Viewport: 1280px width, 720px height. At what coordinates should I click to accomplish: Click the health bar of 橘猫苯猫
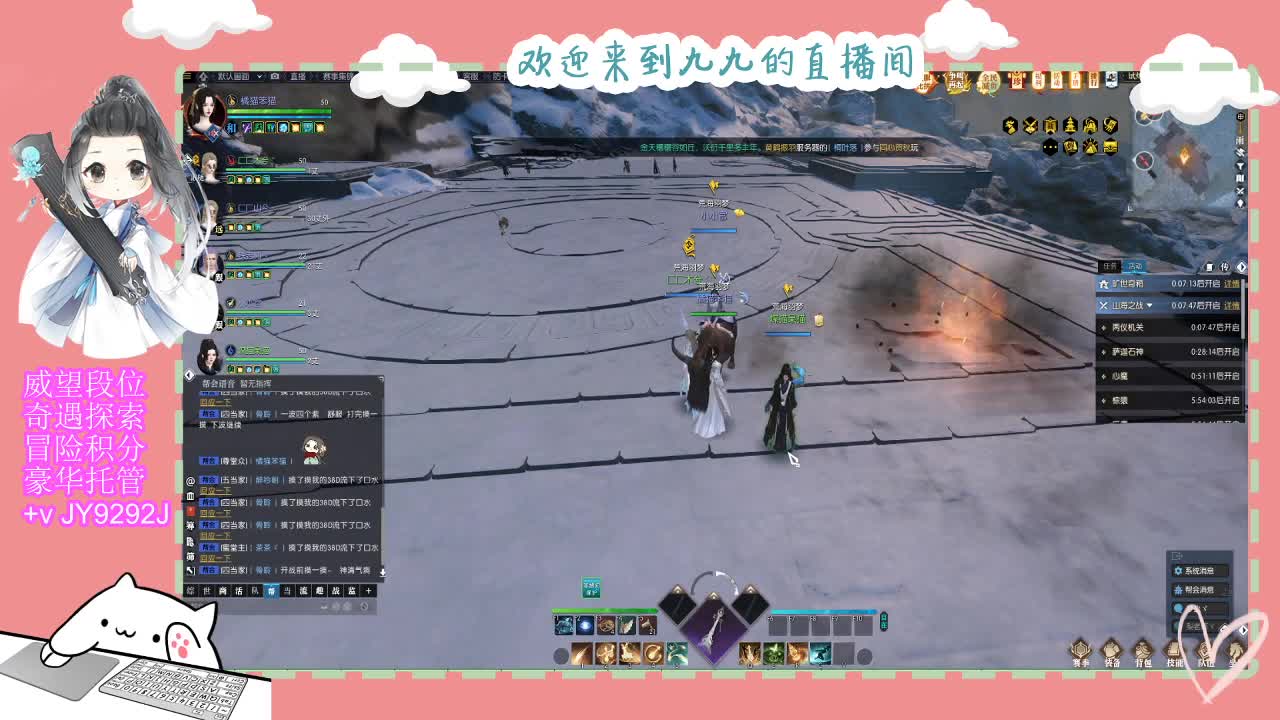coord(278,111)
